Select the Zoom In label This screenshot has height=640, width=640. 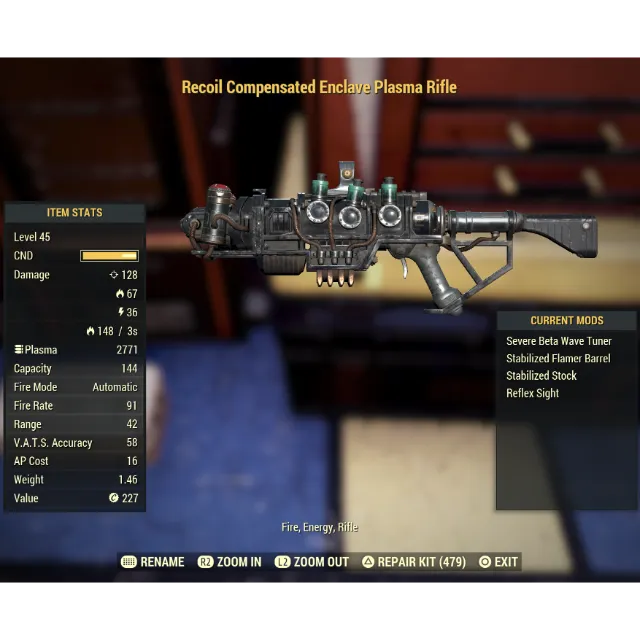230,562
